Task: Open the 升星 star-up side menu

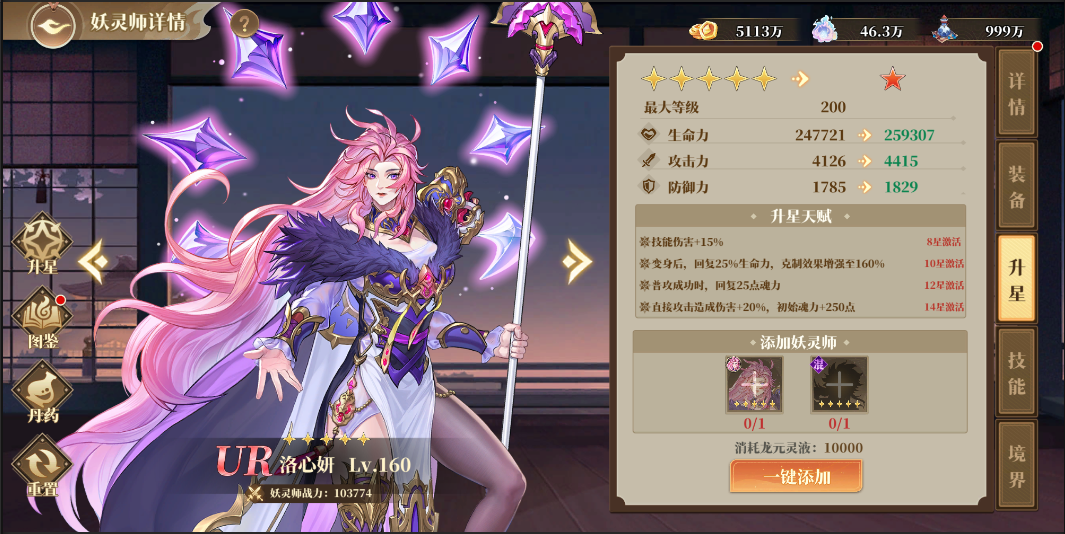Action: [x=42, y=245]
